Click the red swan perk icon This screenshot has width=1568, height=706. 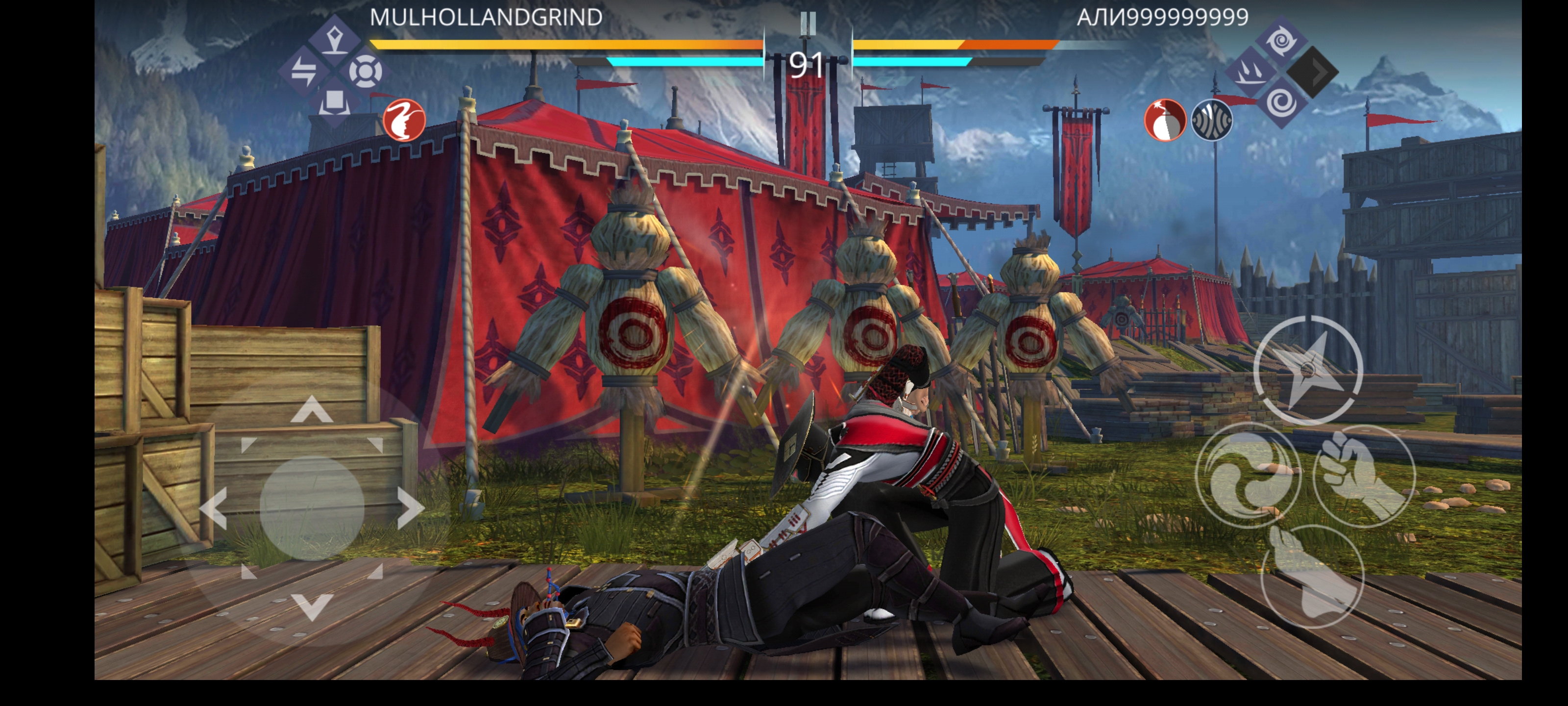click(x=404, y=120)
